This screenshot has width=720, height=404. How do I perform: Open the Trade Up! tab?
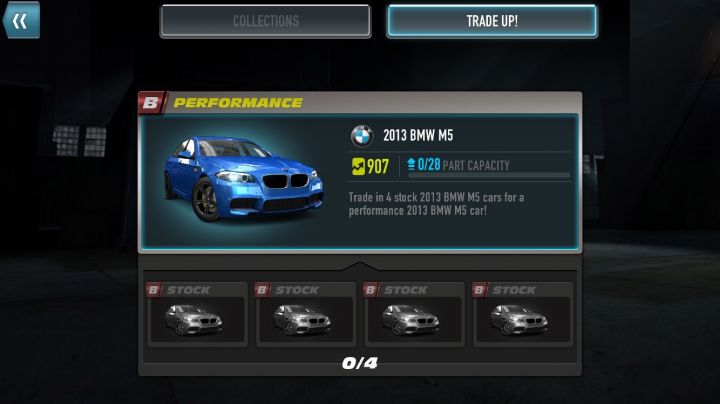[x=492, y=21]
